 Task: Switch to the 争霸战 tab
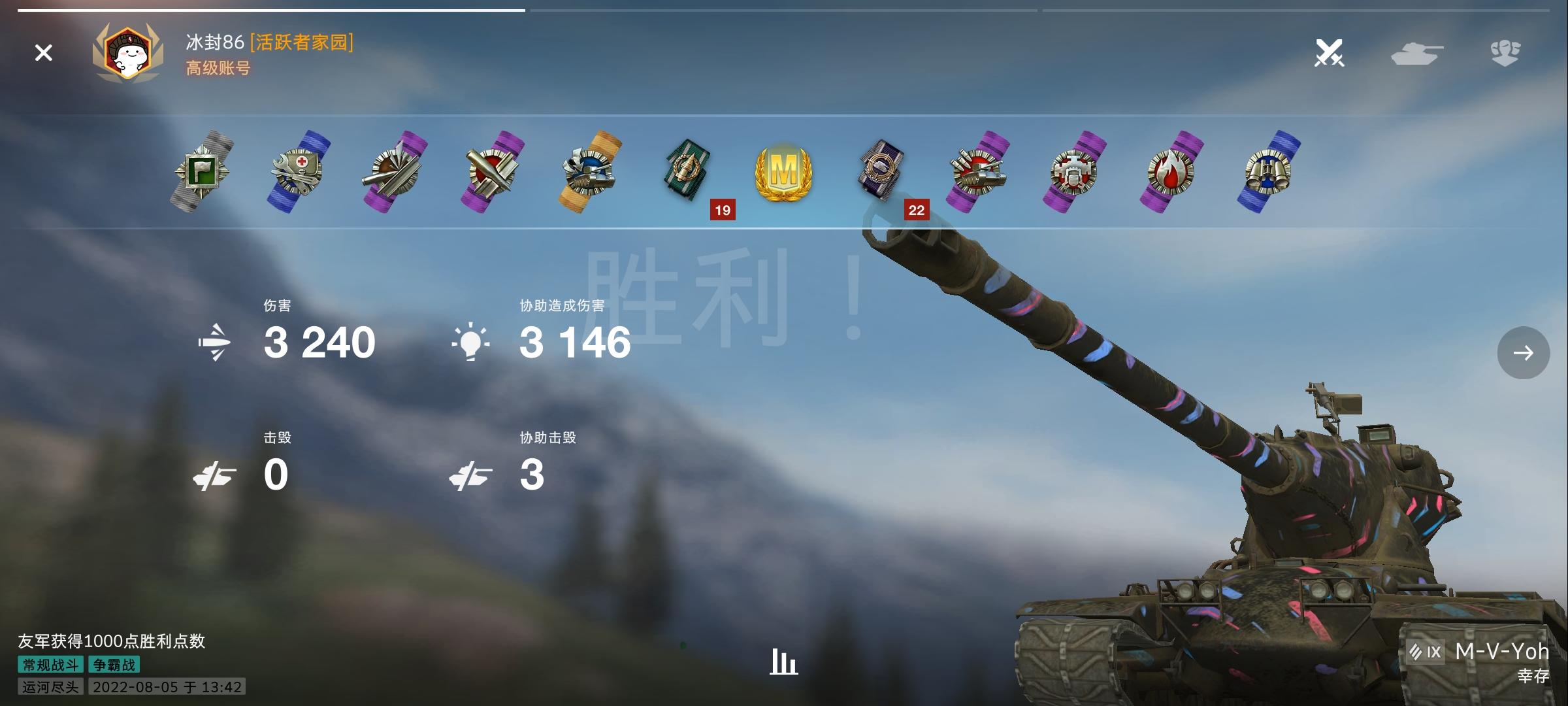point(112,665)
